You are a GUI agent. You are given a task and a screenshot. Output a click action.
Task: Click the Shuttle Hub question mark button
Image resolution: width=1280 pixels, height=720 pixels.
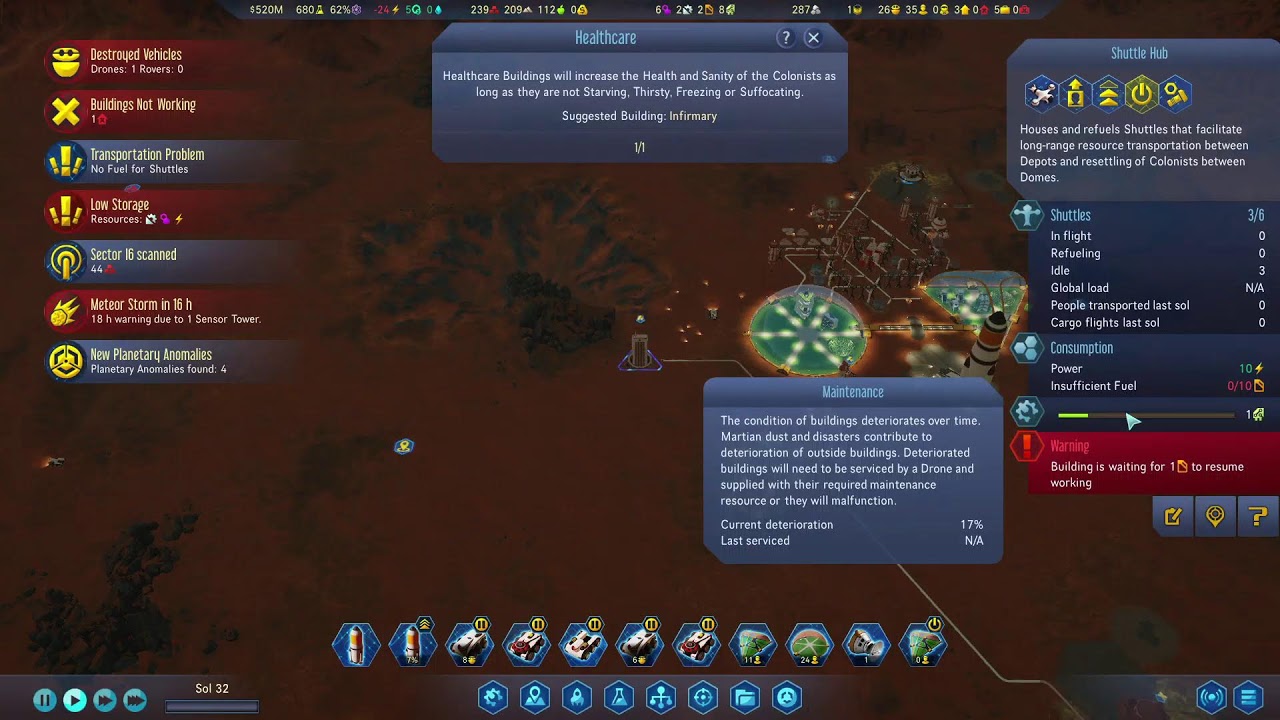(1257, 517)
